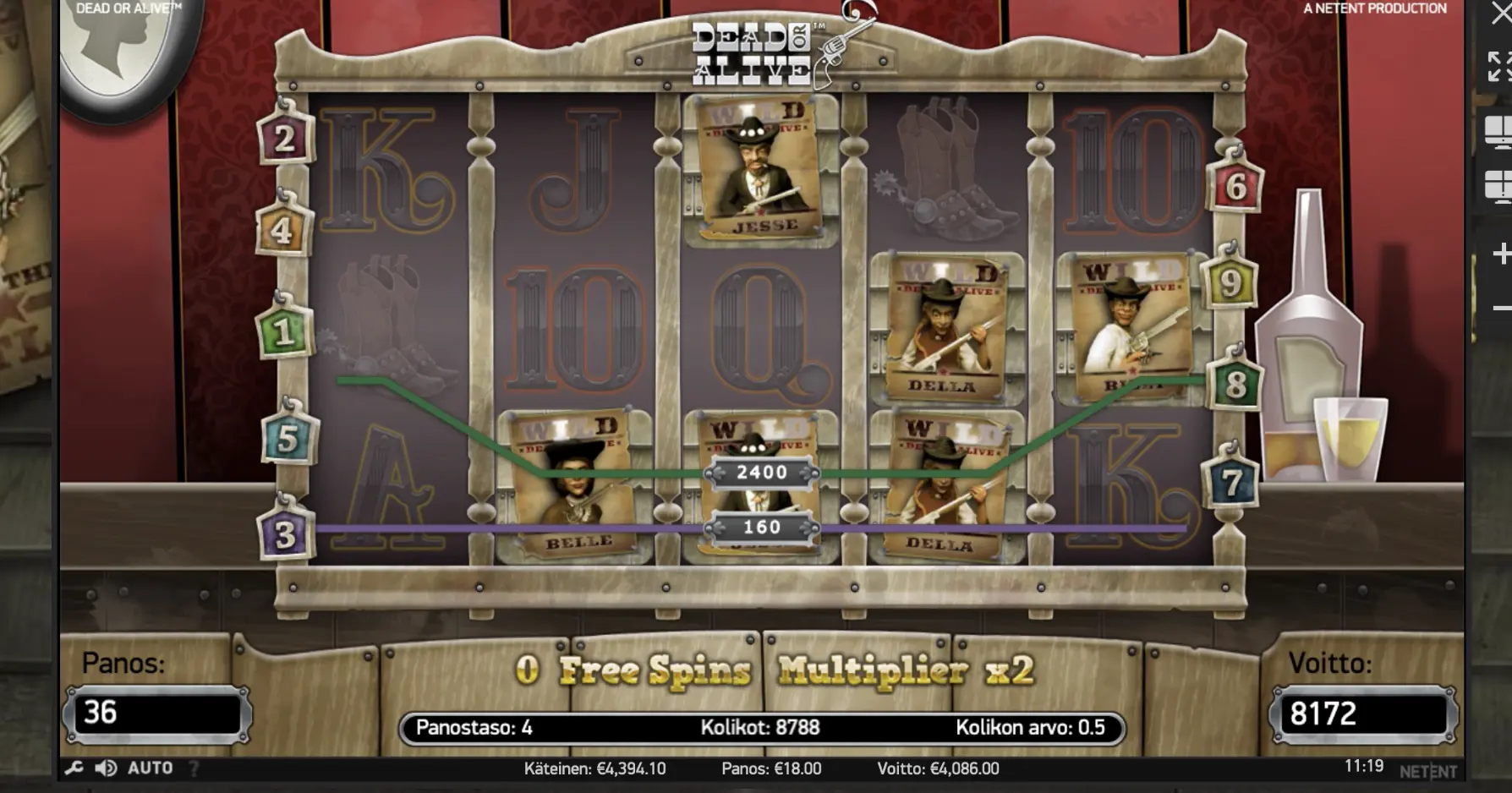Show payline 4 using the orange tag
1512x793 pixels.
point(282,229)
